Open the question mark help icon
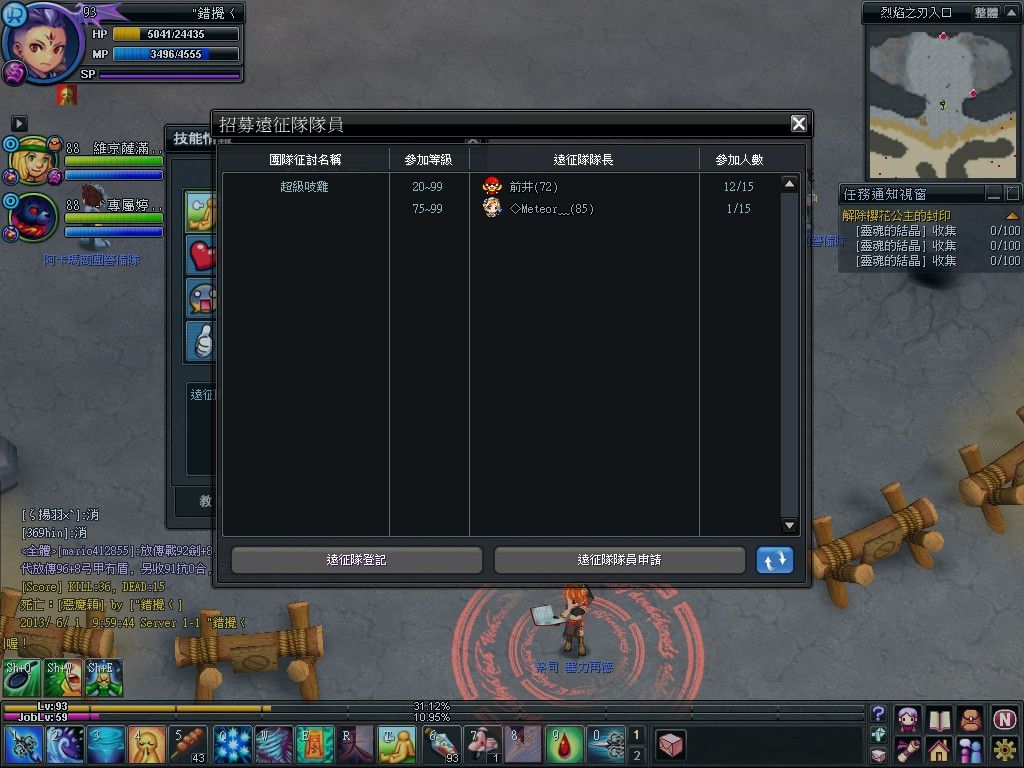The image size is (1024, 768). pyautogui.click(x=878, y=714)
